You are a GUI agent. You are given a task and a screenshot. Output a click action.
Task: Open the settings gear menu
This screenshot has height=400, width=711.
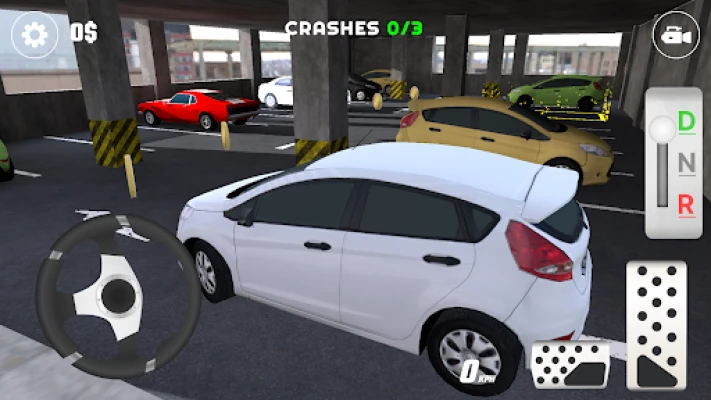pyautogui.click(x=35, y=35)
